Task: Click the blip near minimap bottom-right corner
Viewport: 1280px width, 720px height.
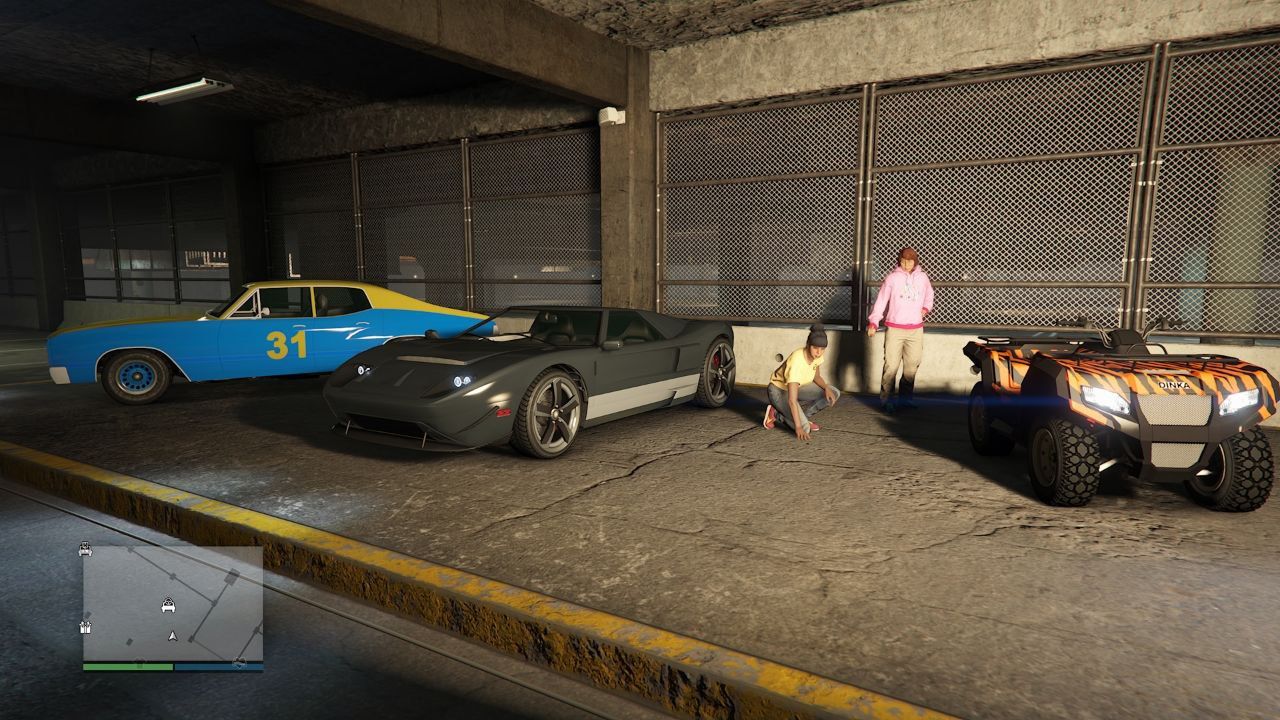Action: [x=240, y=662]
